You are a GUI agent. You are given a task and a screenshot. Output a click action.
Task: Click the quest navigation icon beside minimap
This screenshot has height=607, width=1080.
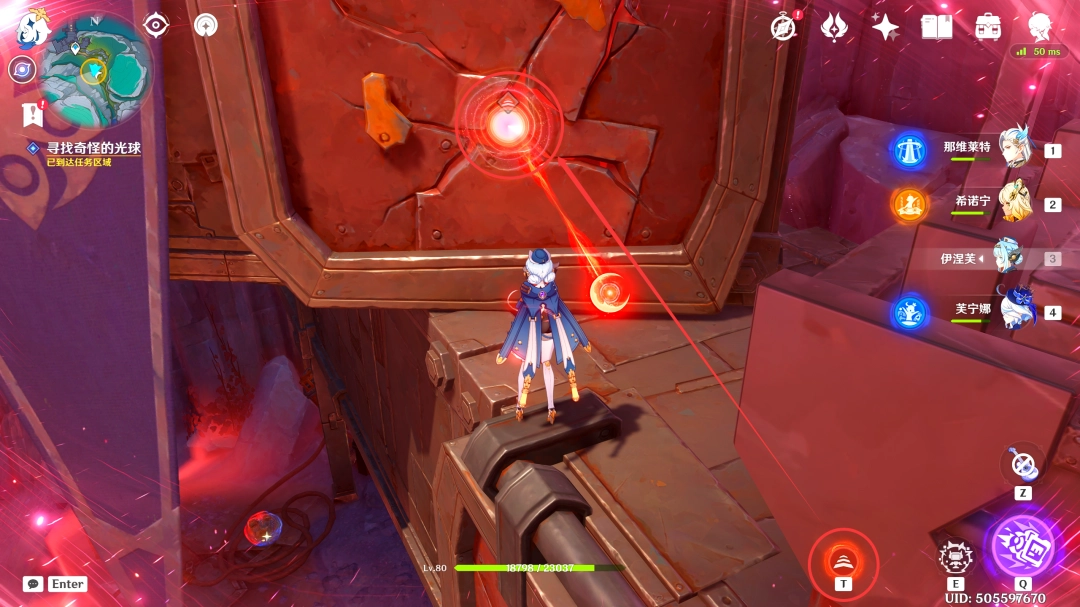coord(33,115)
